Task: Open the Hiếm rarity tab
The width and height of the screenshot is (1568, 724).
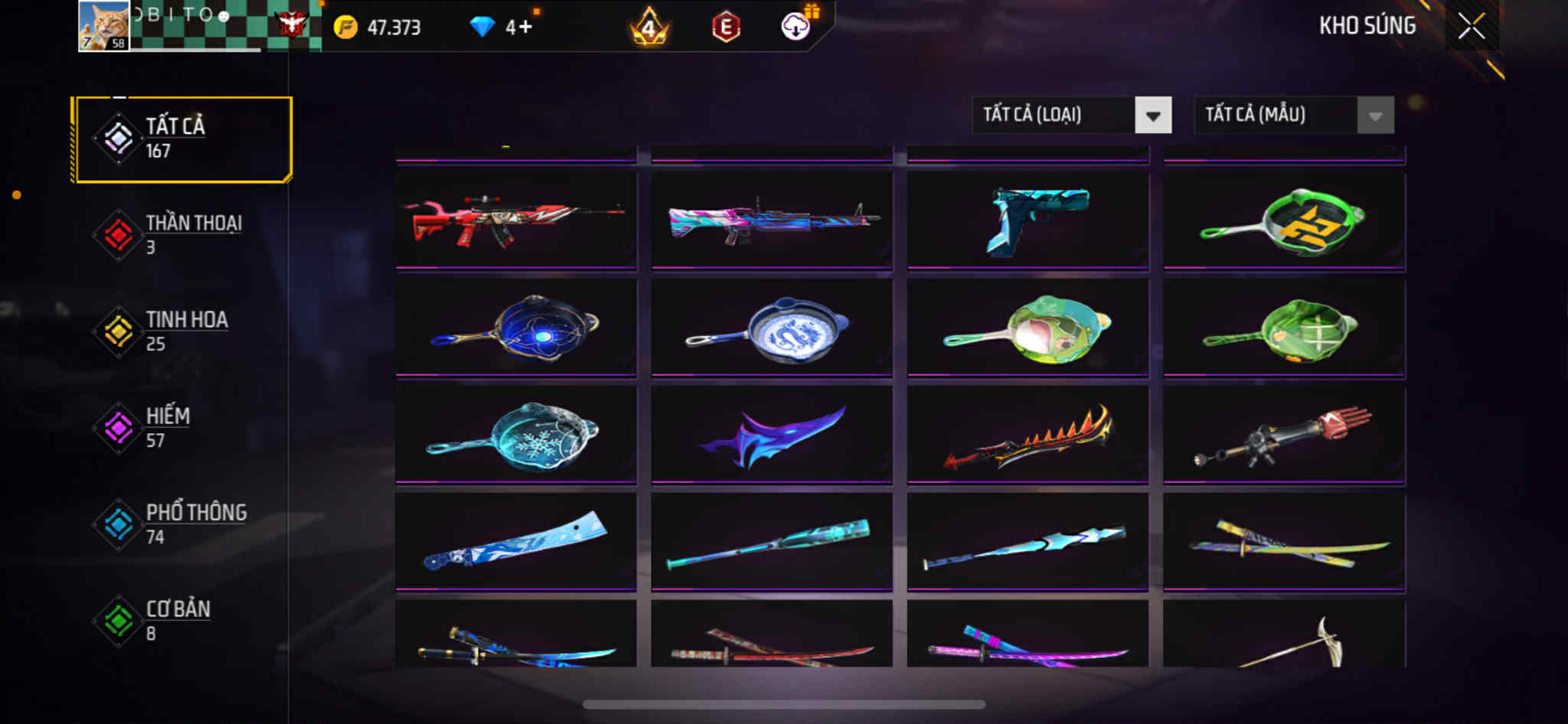Action: click(x=182, y=428)
